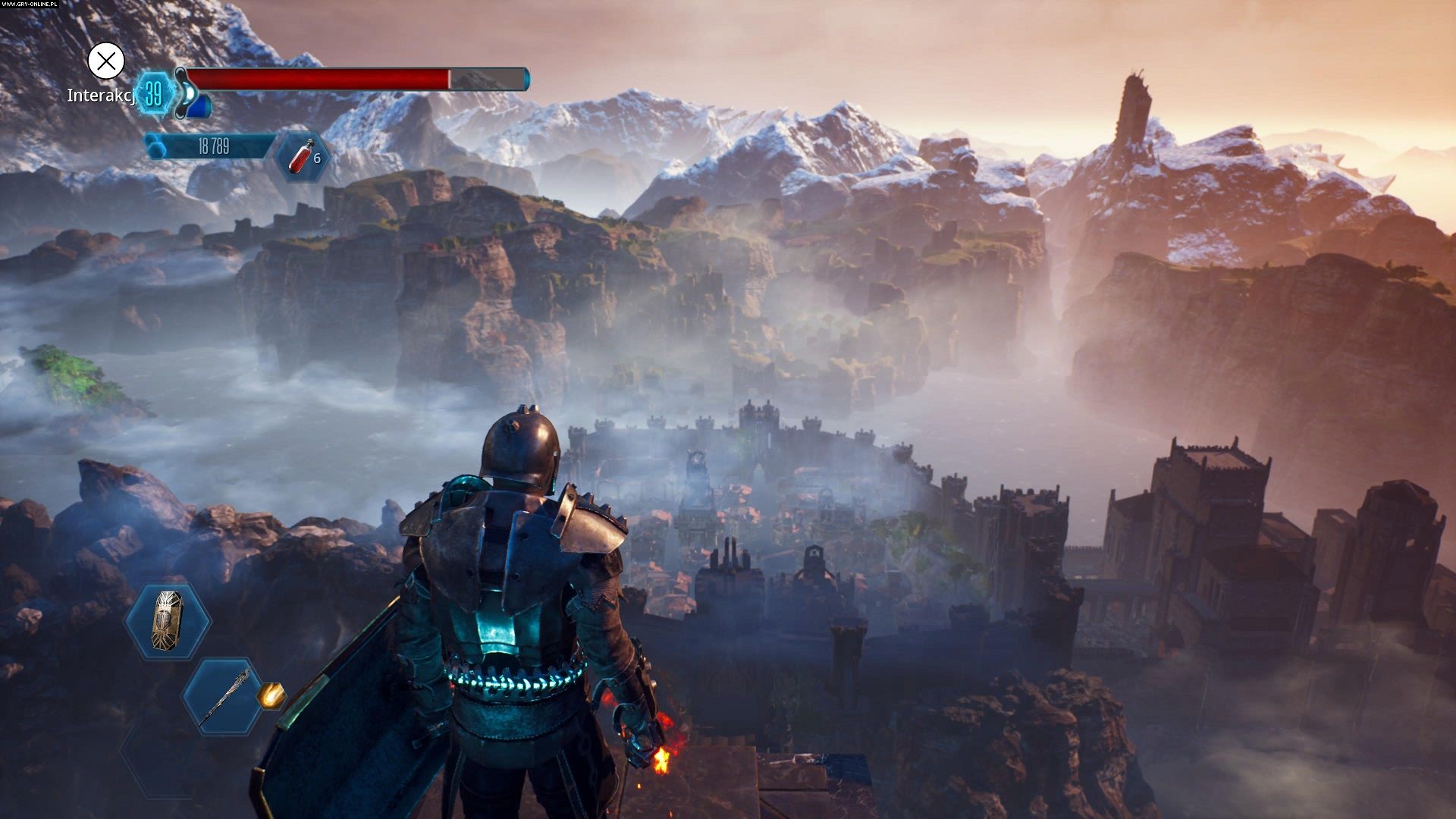Click the small gold gem hexagon icon
The image size is (1456, 819).
coord(271,695)
